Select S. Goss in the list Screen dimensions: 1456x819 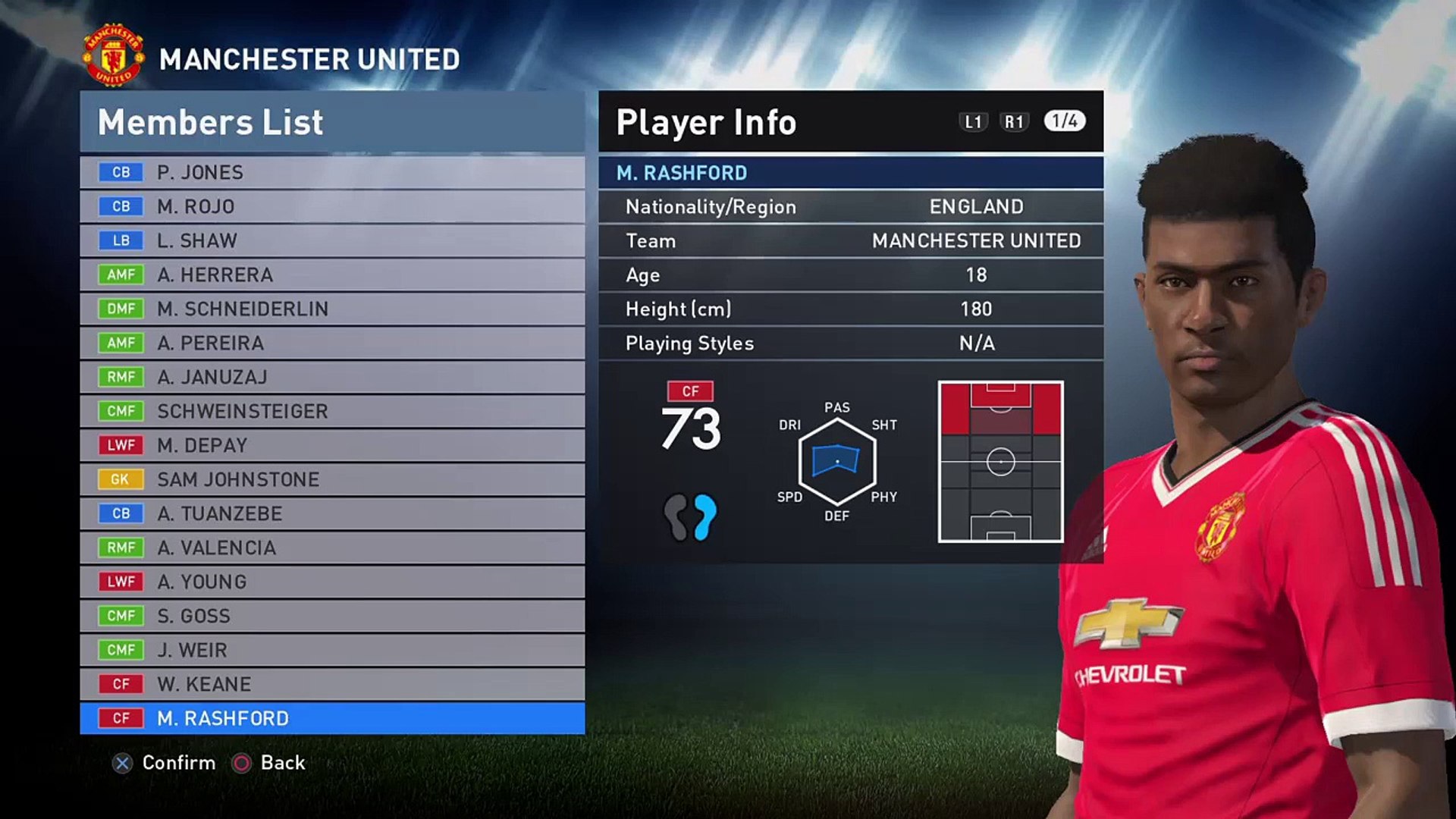tap(332, 616)
